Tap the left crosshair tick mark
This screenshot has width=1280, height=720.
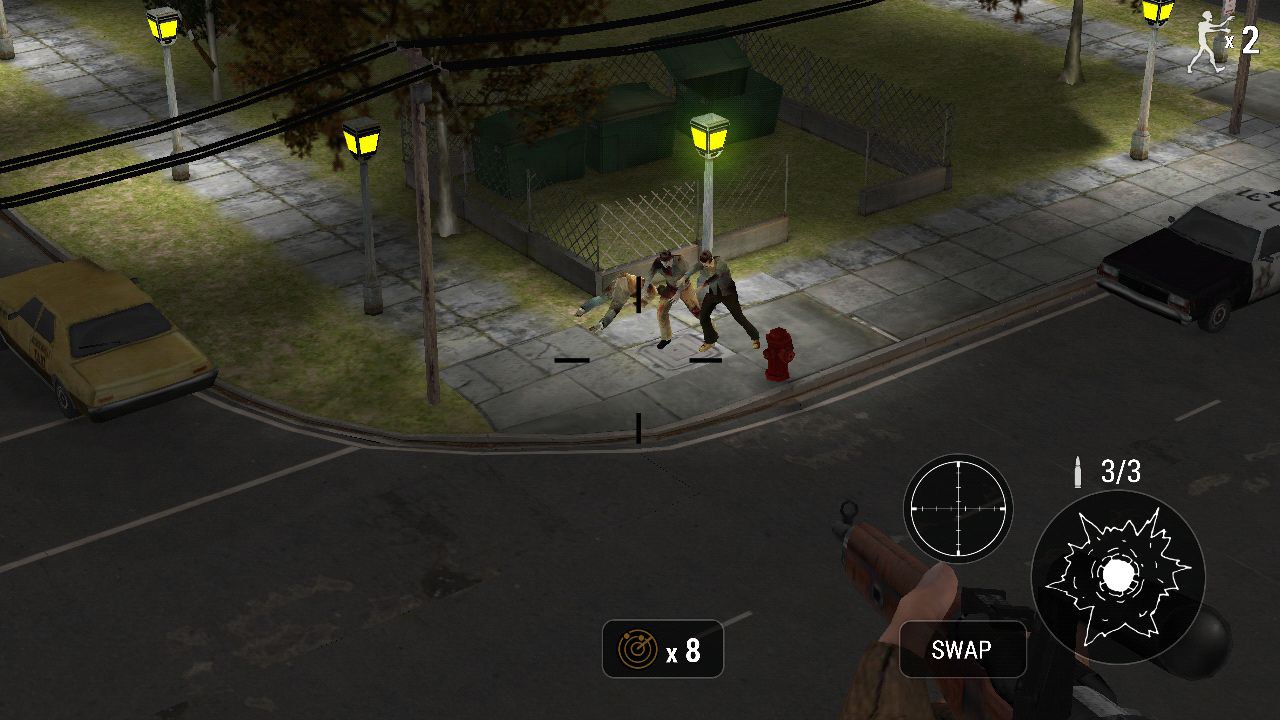tap(570, 358)
